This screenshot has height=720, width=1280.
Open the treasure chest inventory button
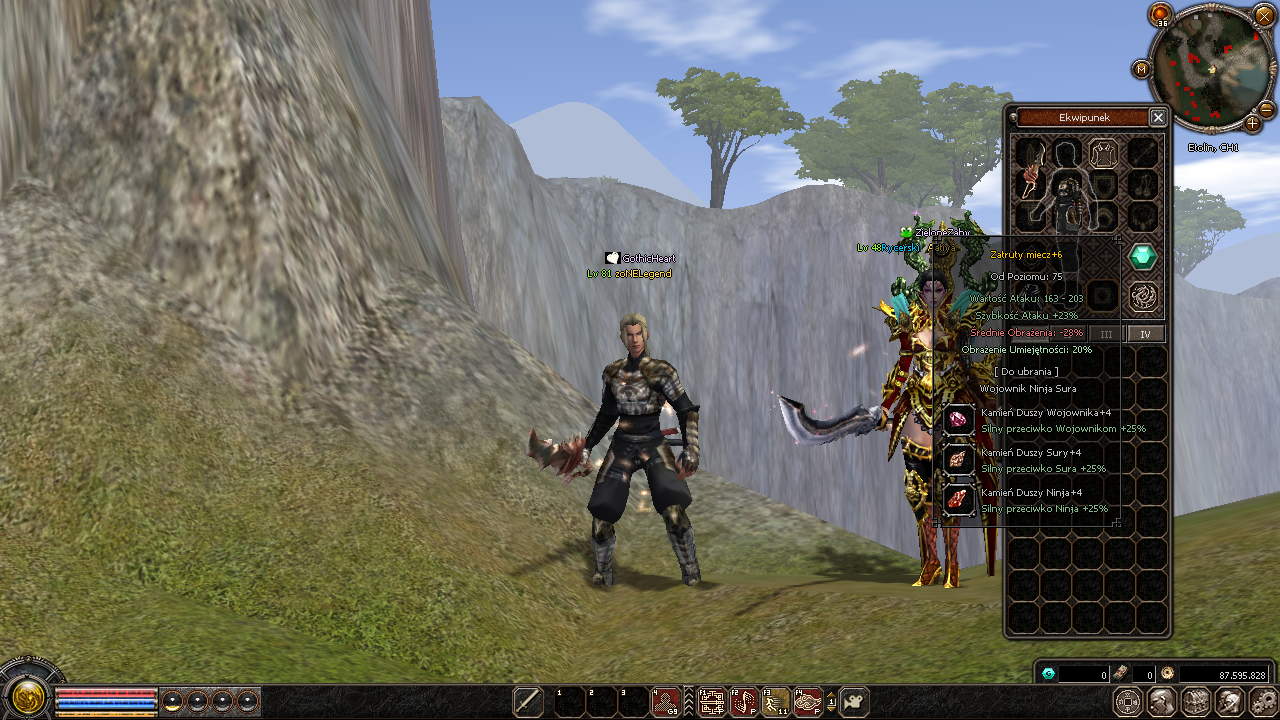click(1196, 702)
